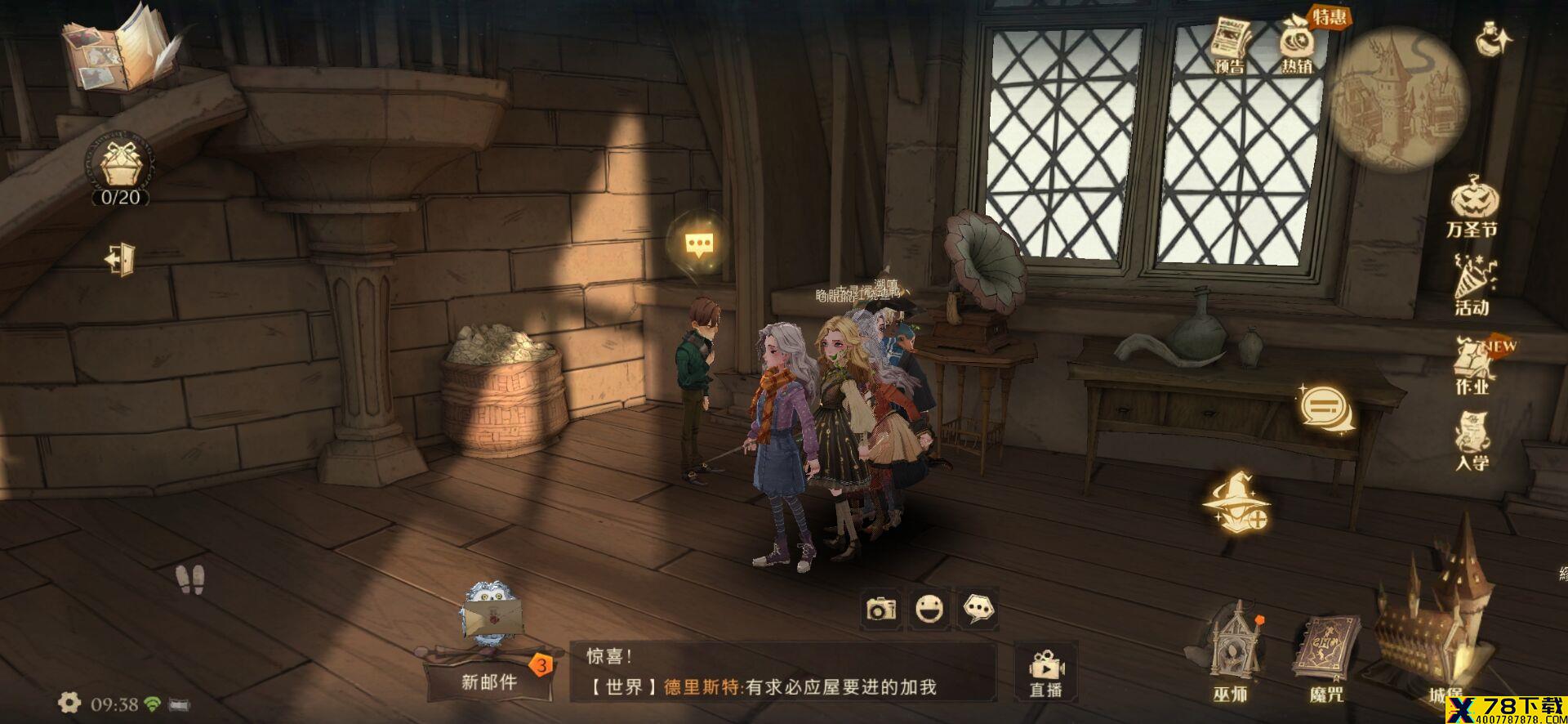Image resolution: width=1568 pixels, height=724 pixels.
Task: Open the camera photo mode
Action: (881, 609)
